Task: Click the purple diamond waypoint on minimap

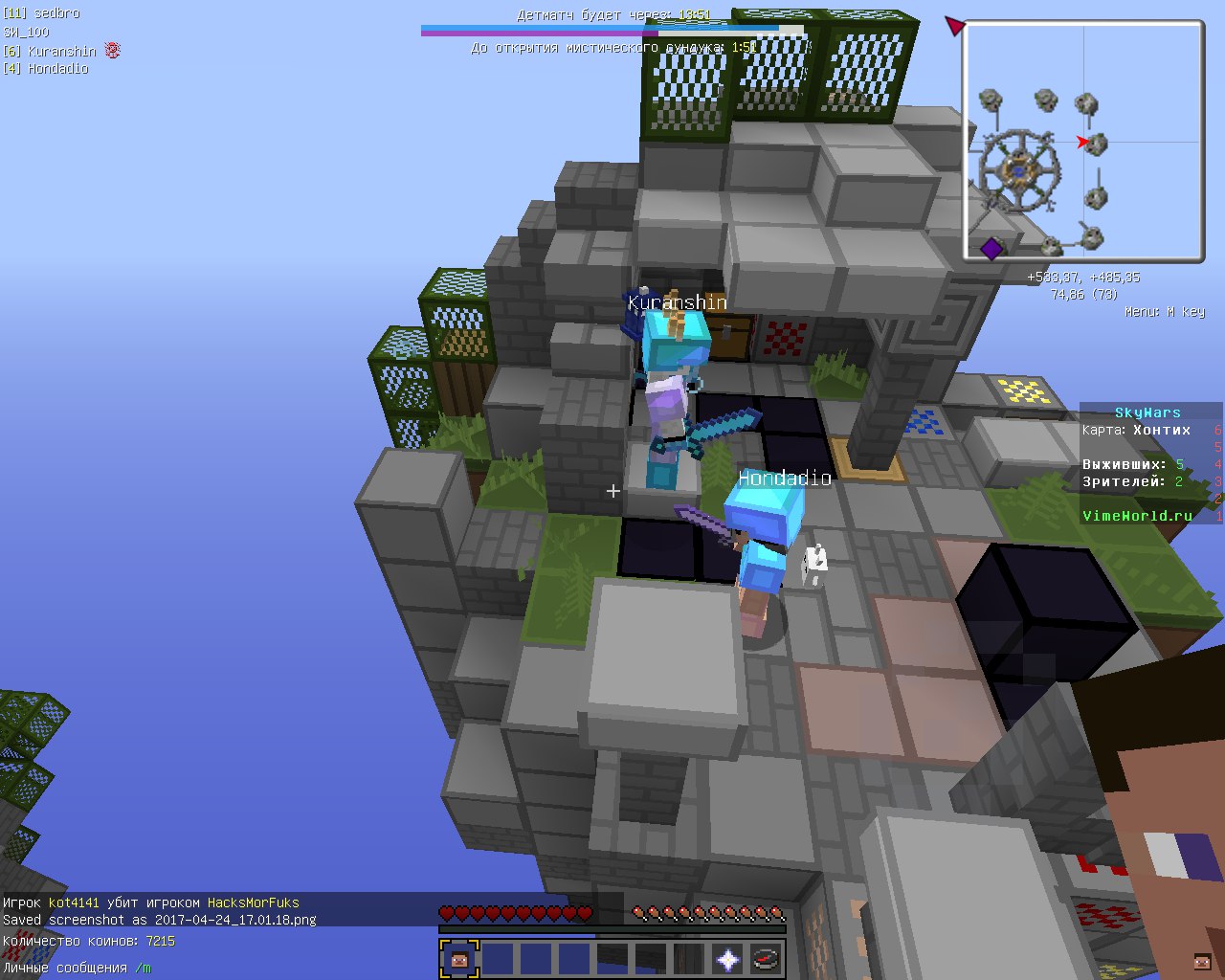Action: (991, 249)
